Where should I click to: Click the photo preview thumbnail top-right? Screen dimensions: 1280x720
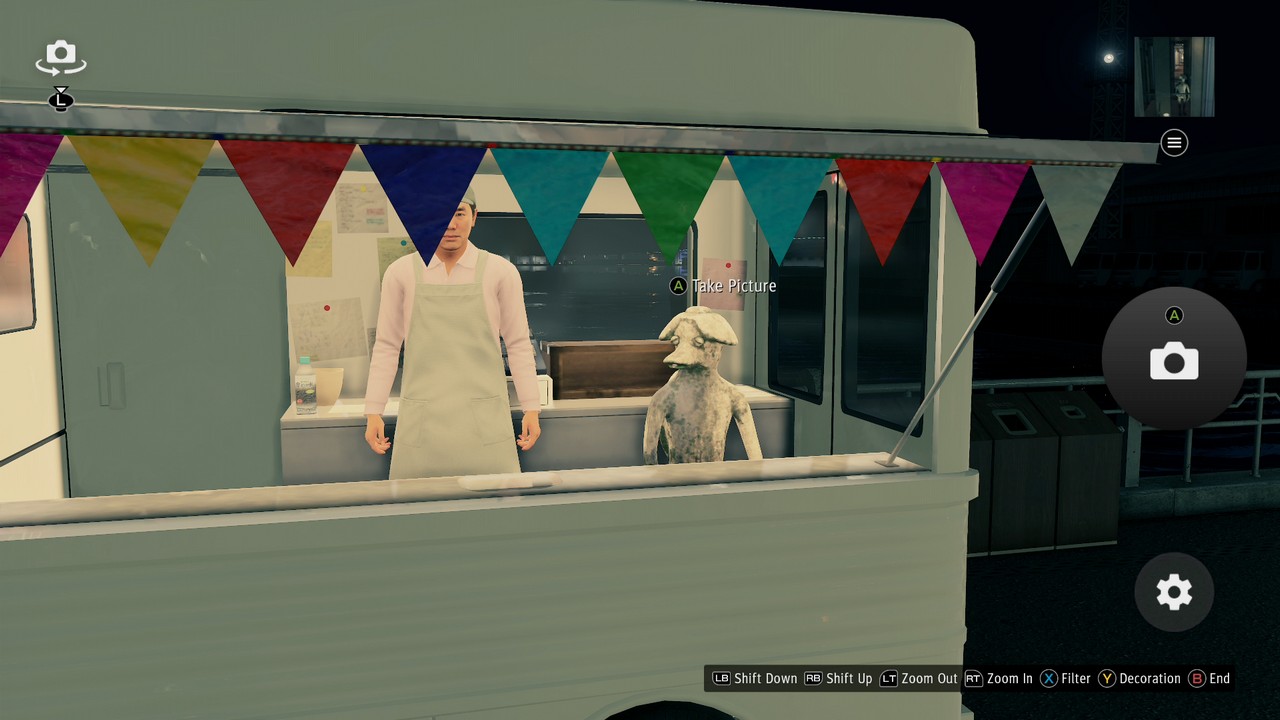pos(1175,76)
